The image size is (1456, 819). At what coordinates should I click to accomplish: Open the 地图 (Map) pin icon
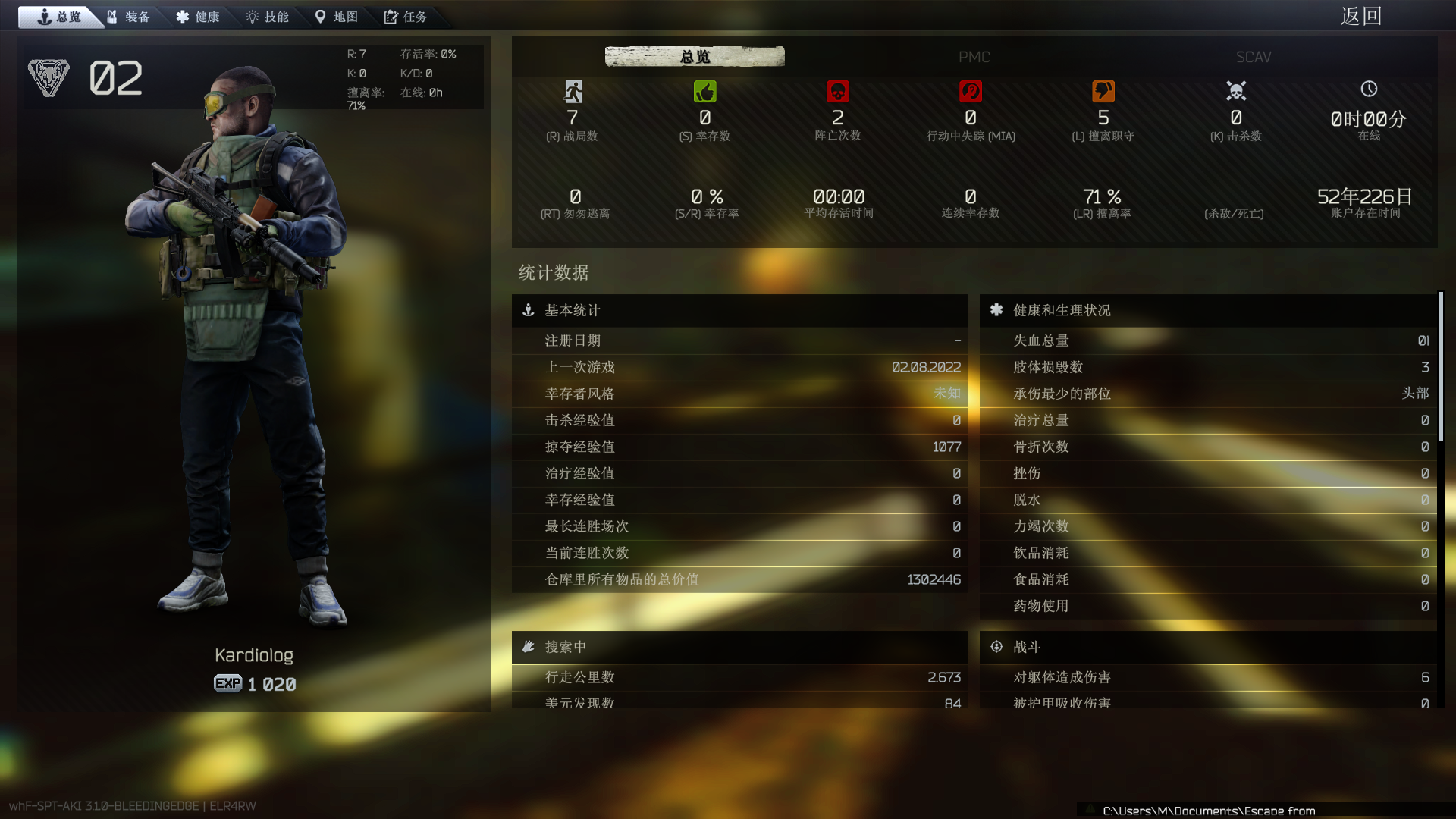319,17
